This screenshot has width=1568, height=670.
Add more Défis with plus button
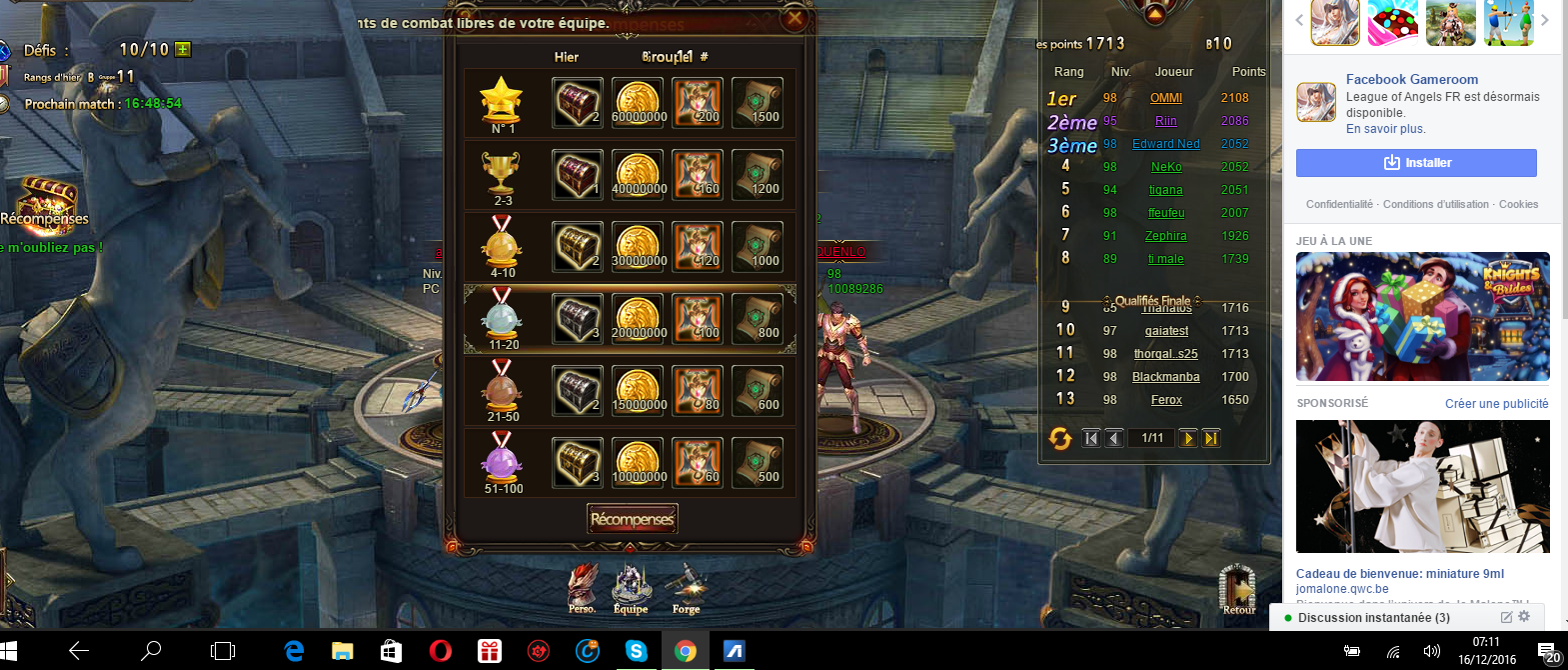183,49
